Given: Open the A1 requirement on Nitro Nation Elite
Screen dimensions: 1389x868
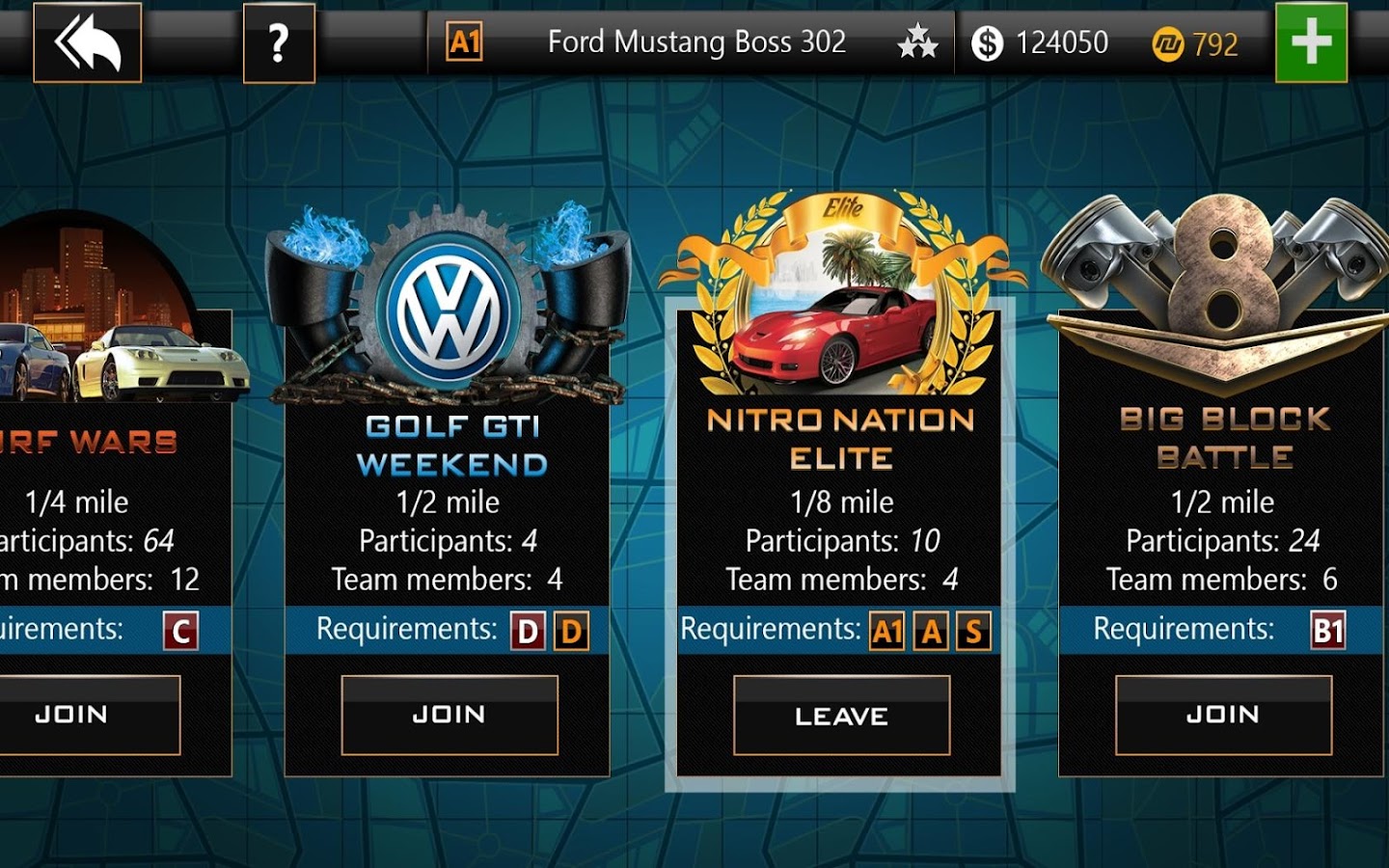Looking at the screenshot, I should coord(888,630).
